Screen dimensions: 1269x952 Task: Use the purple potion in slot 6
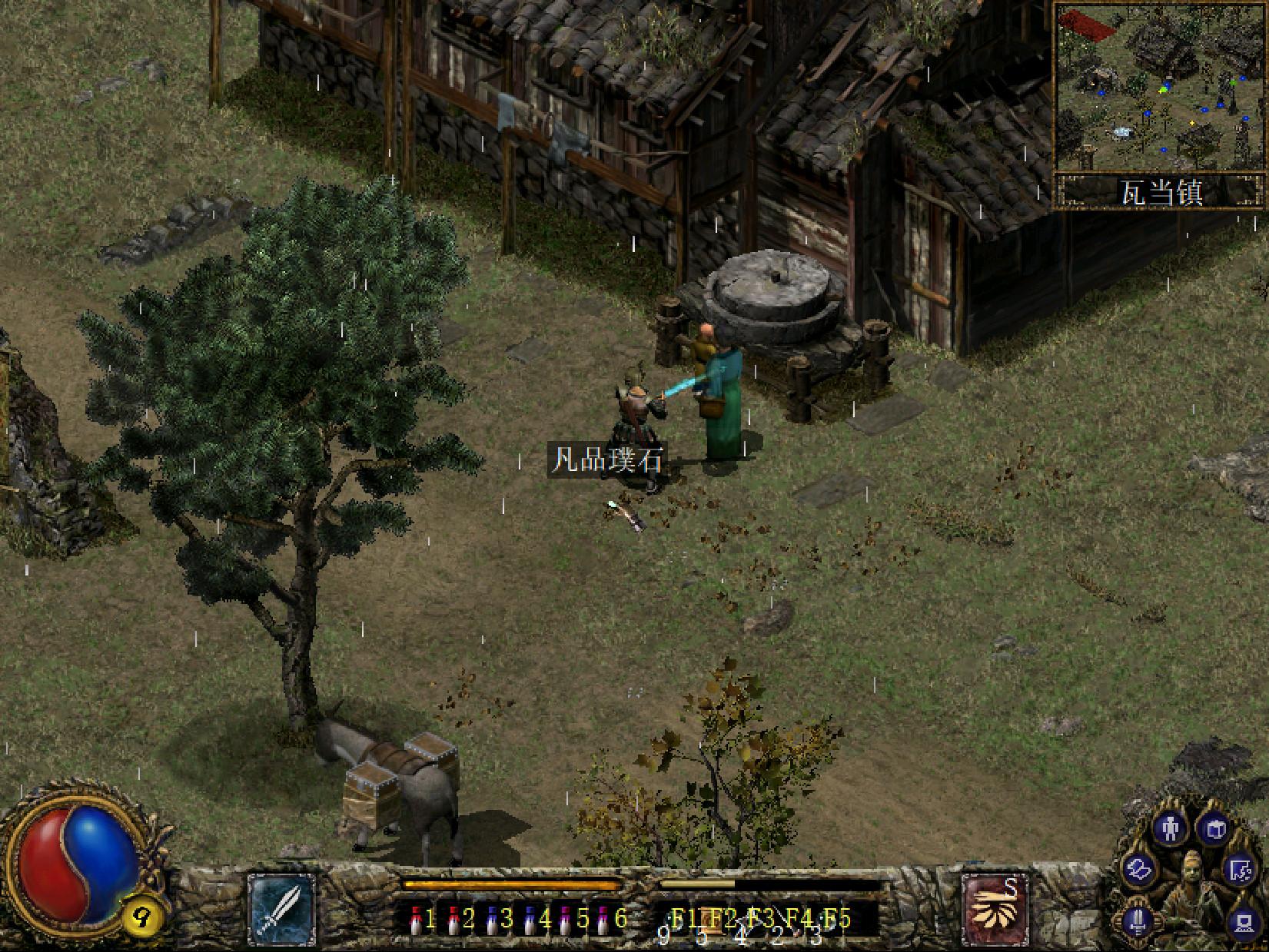coord(605,919)
